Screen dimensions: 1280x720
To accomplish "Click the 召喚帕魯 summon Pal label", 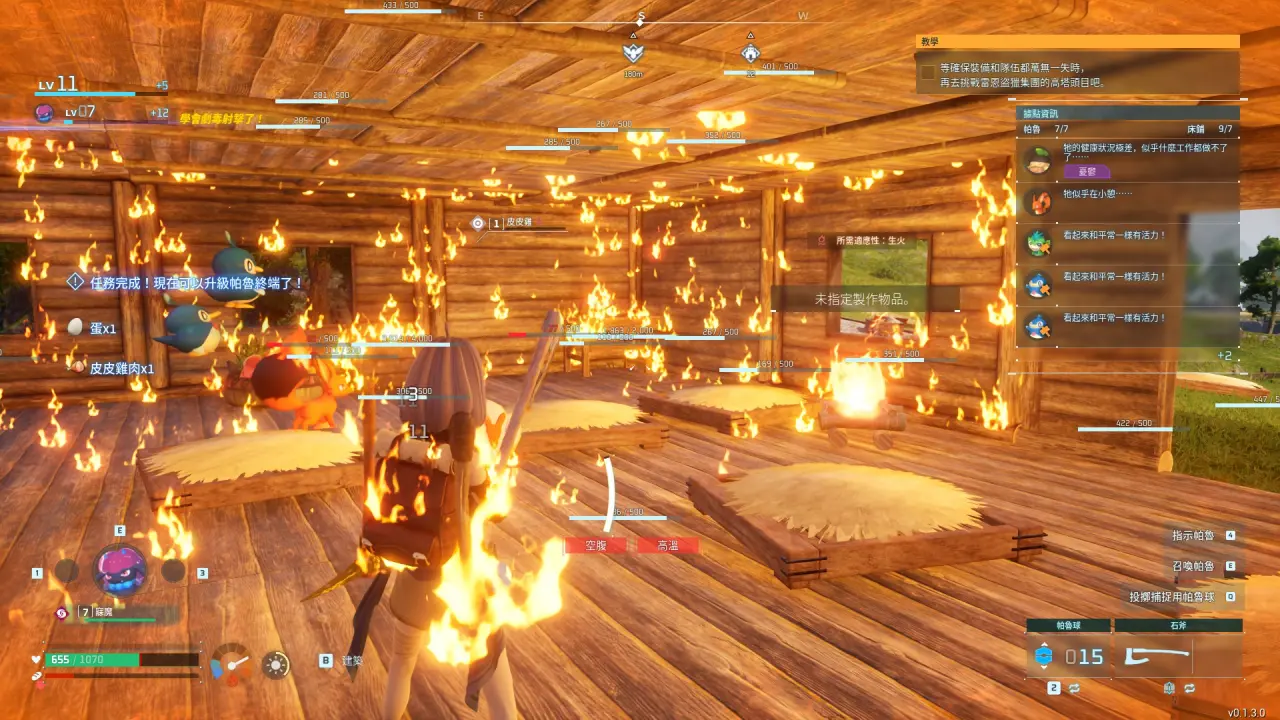I will pyautogui.click(x=1193, y=566).
